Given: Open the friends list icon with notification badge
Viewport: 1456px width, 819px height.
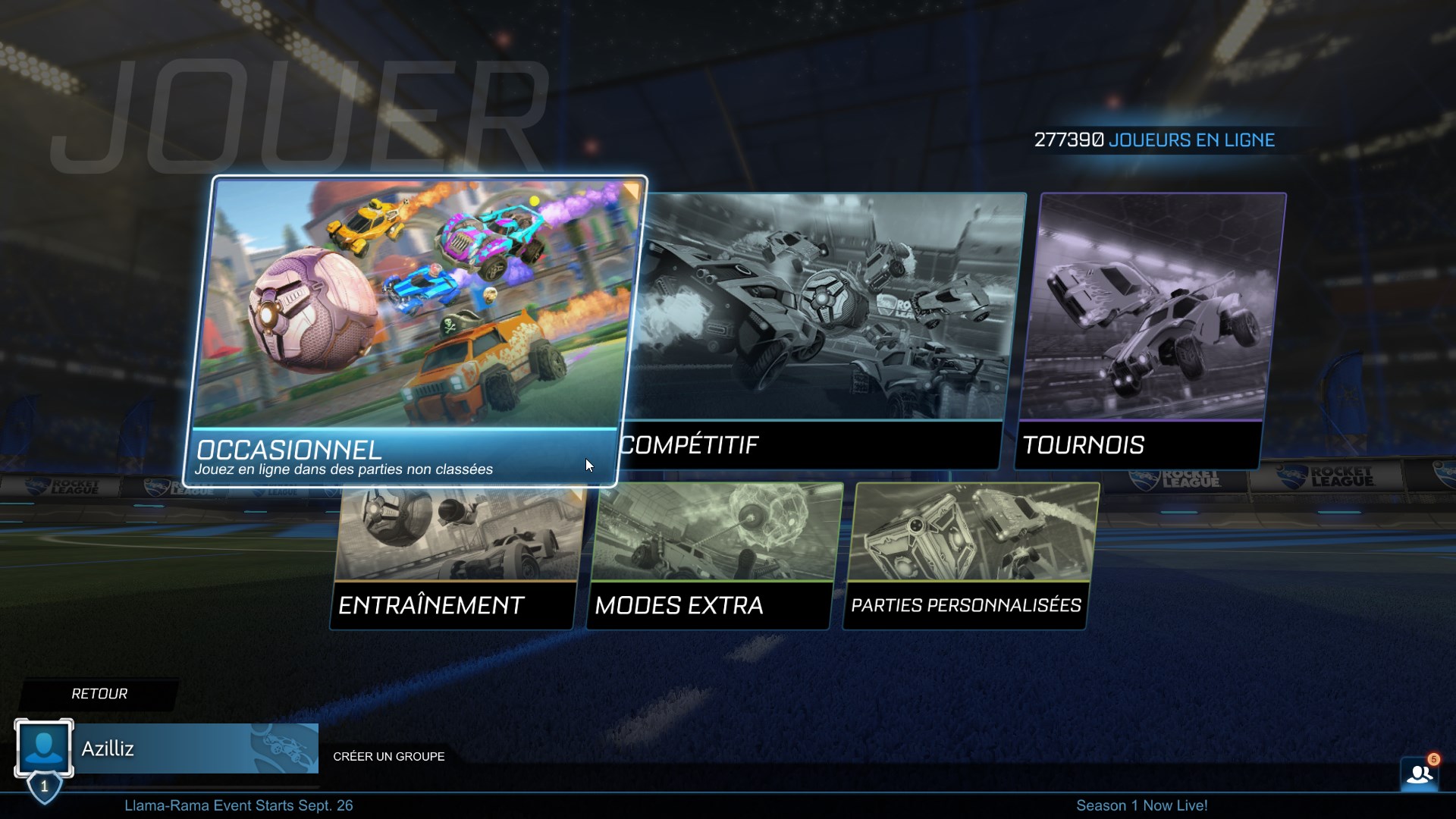Looking at the screenshot, I should [1420, 773].
